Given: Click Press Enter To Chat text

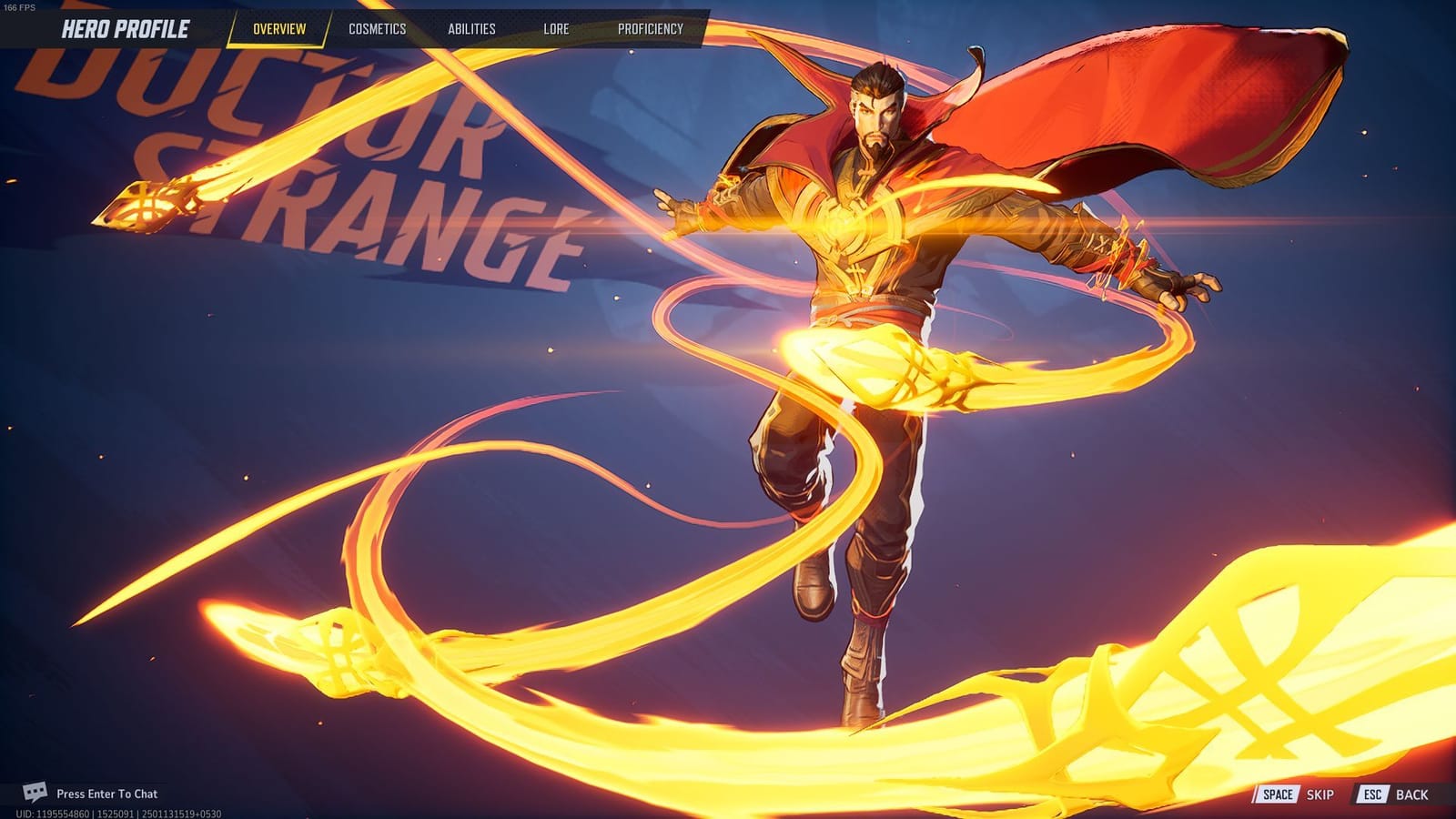Looking at the screenshot, I should pos(106,793).
